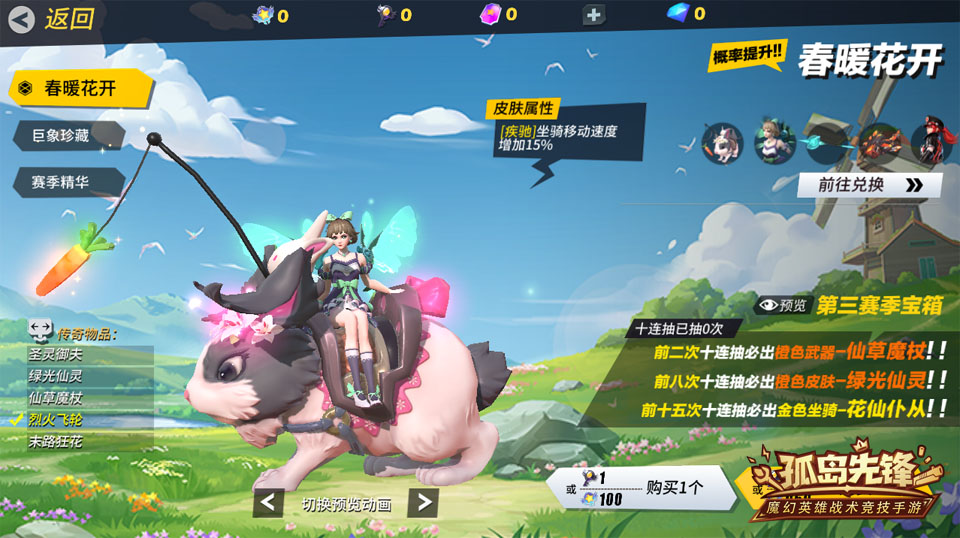
Task: Preview 仙草魔杖 in the legendary items list
Action: tap(90, 398)
